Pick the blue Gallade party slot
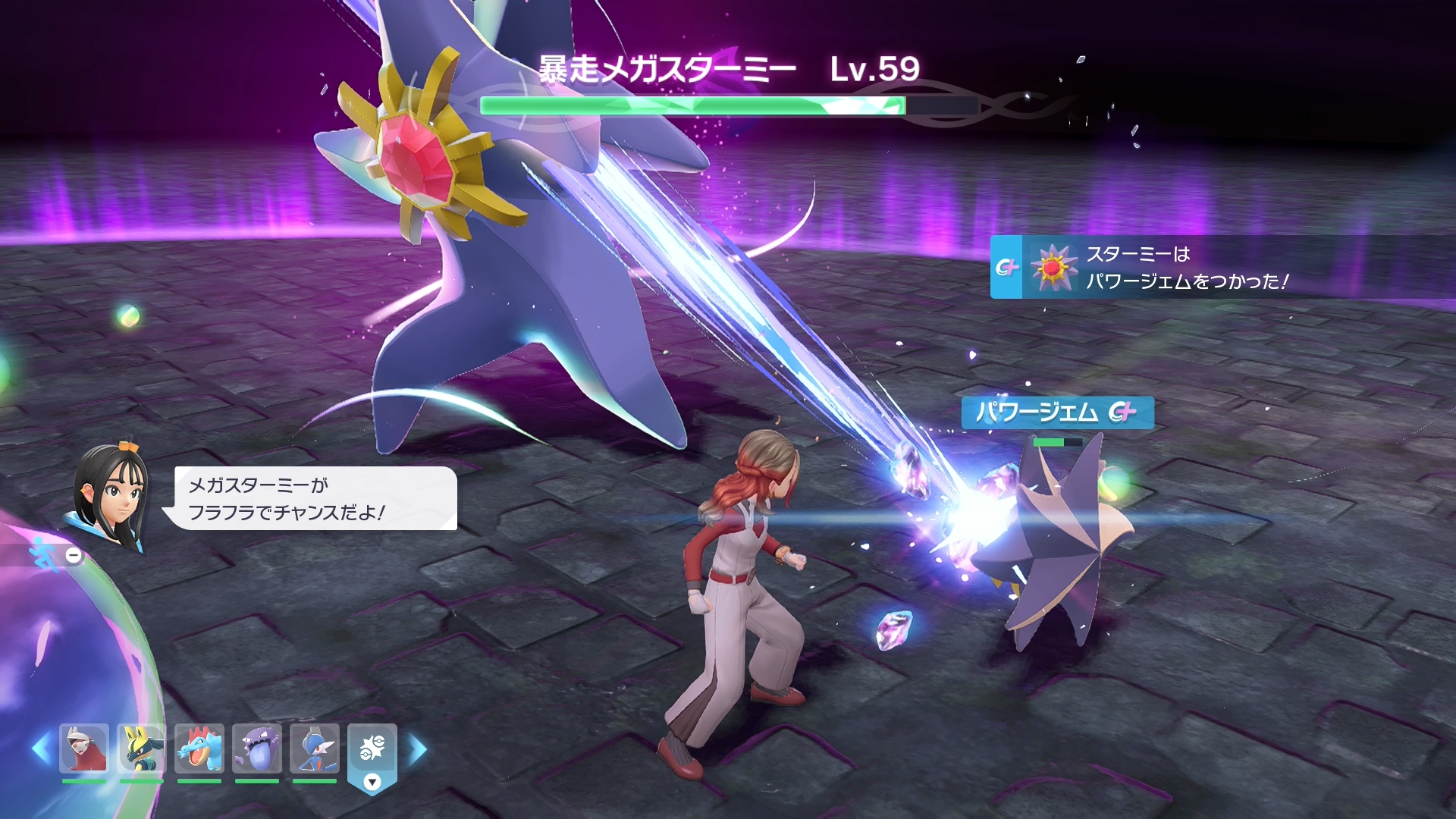The height and width of the screenshot is (819, 1456). [315, 748]
